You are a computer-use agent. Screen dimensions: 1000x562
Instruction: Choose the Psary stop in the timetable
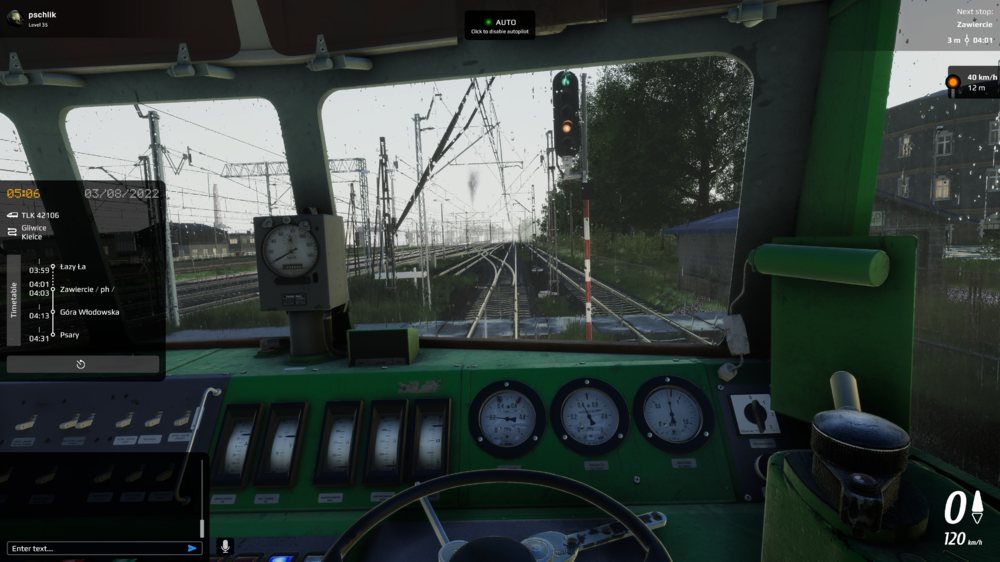pos(70,335)
